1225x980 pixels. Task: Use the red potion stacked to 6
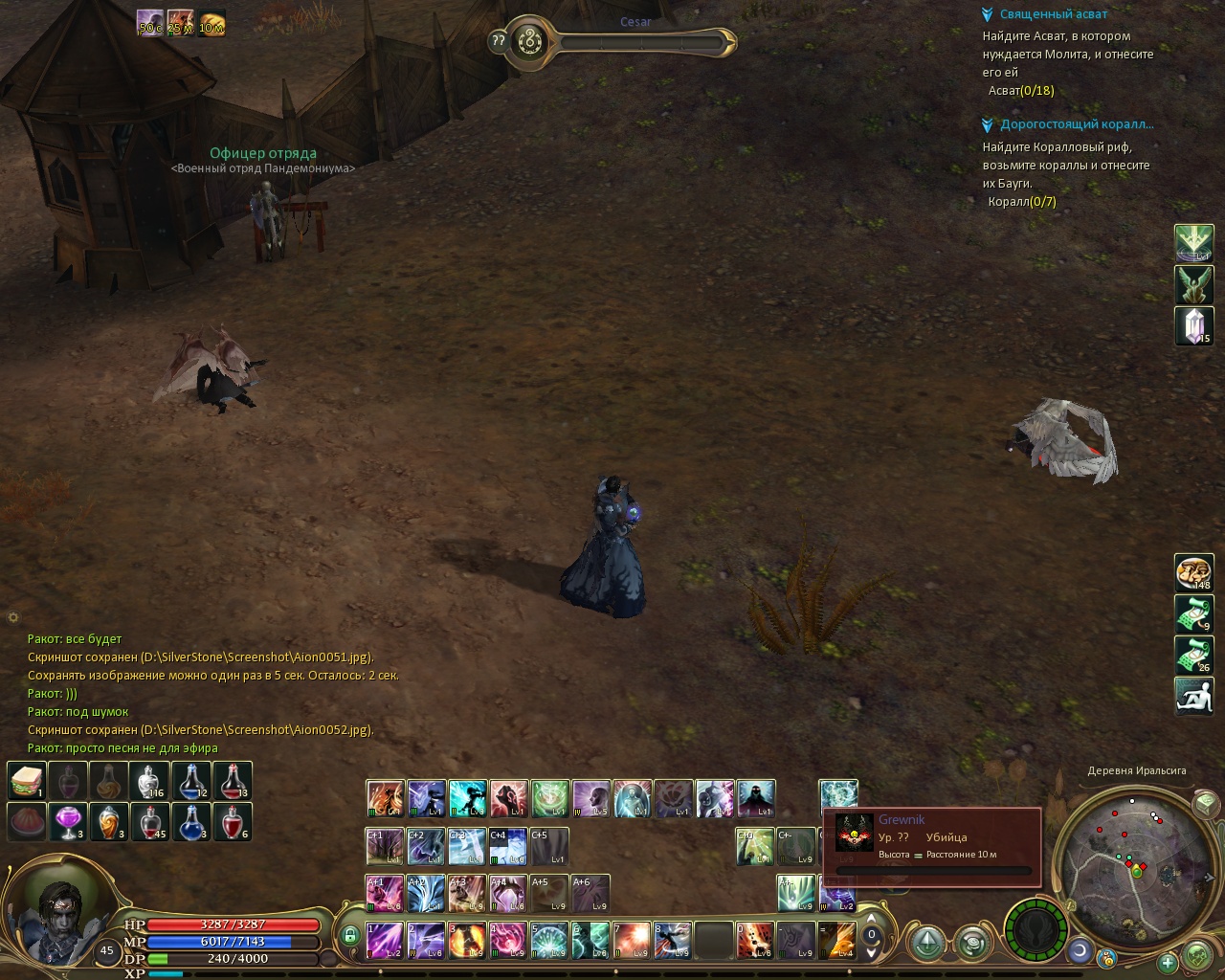point(233,821)
